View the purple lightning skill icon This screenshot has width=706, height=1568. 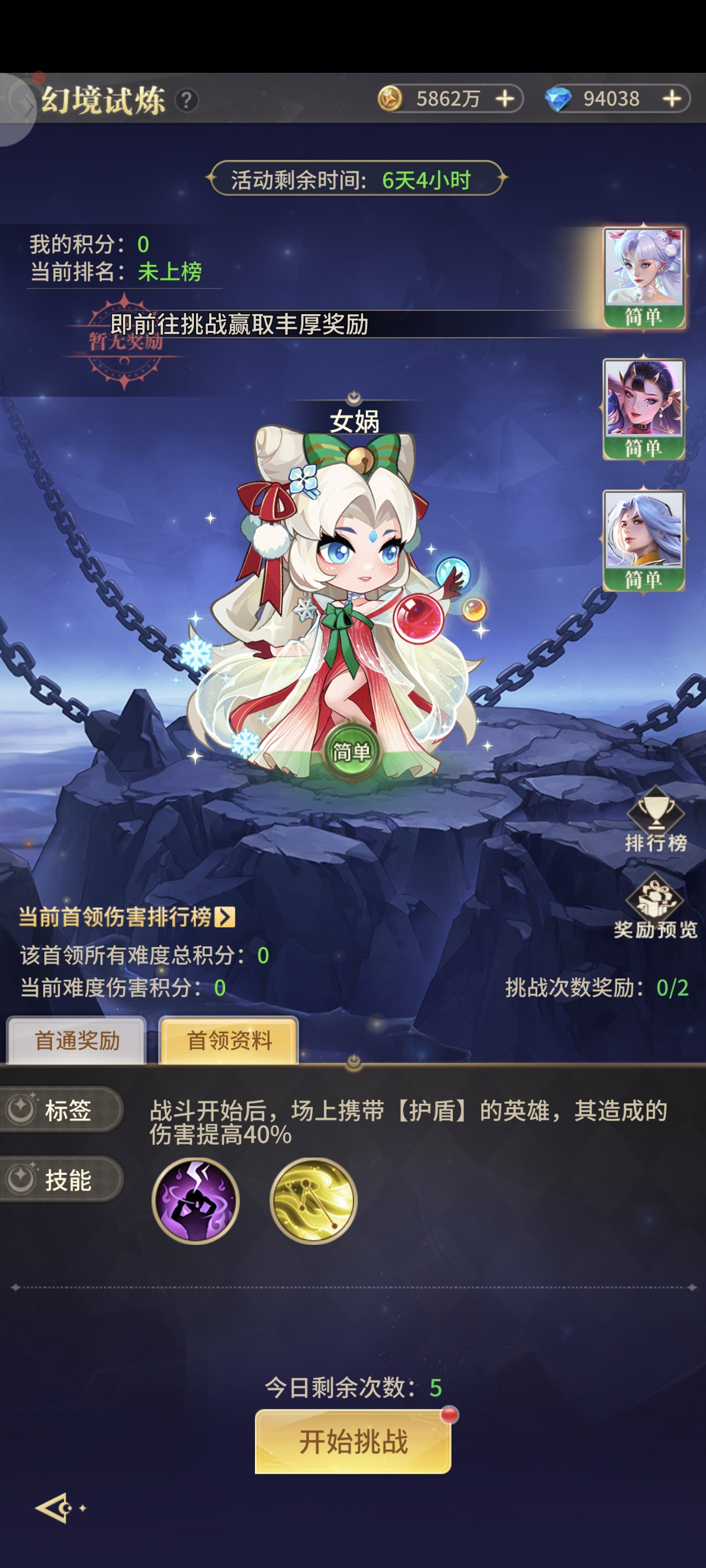tap(196, 1200)
